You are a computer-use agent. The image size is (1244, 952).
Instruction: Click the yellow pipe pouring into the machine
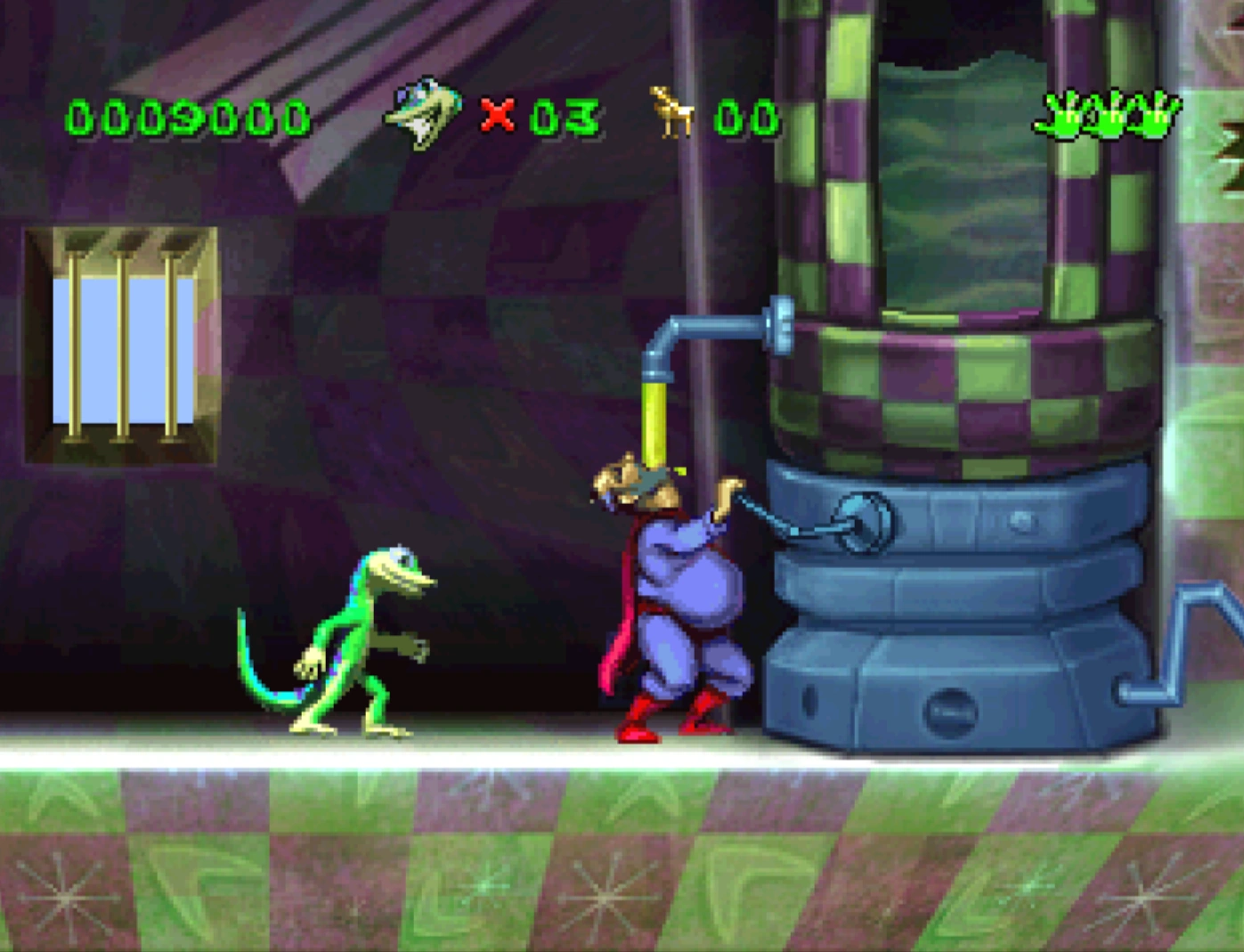click(654, 419)
